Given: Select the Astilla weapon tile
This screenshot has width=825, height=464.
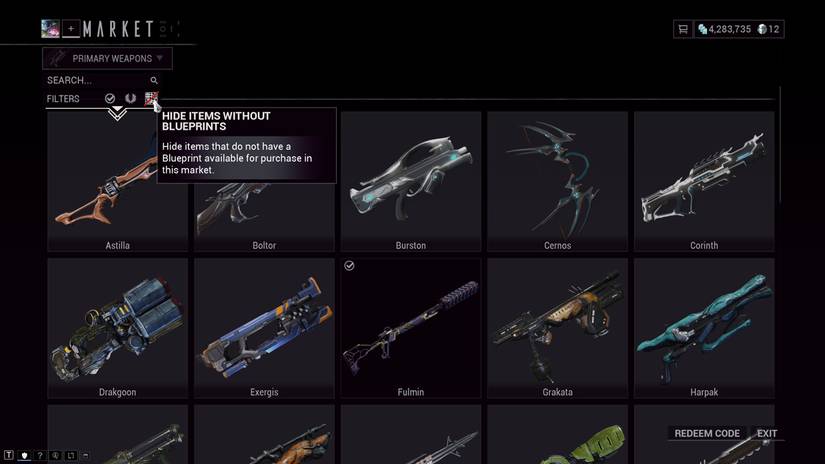Looking at the screenshot, I should click(117, 181).
